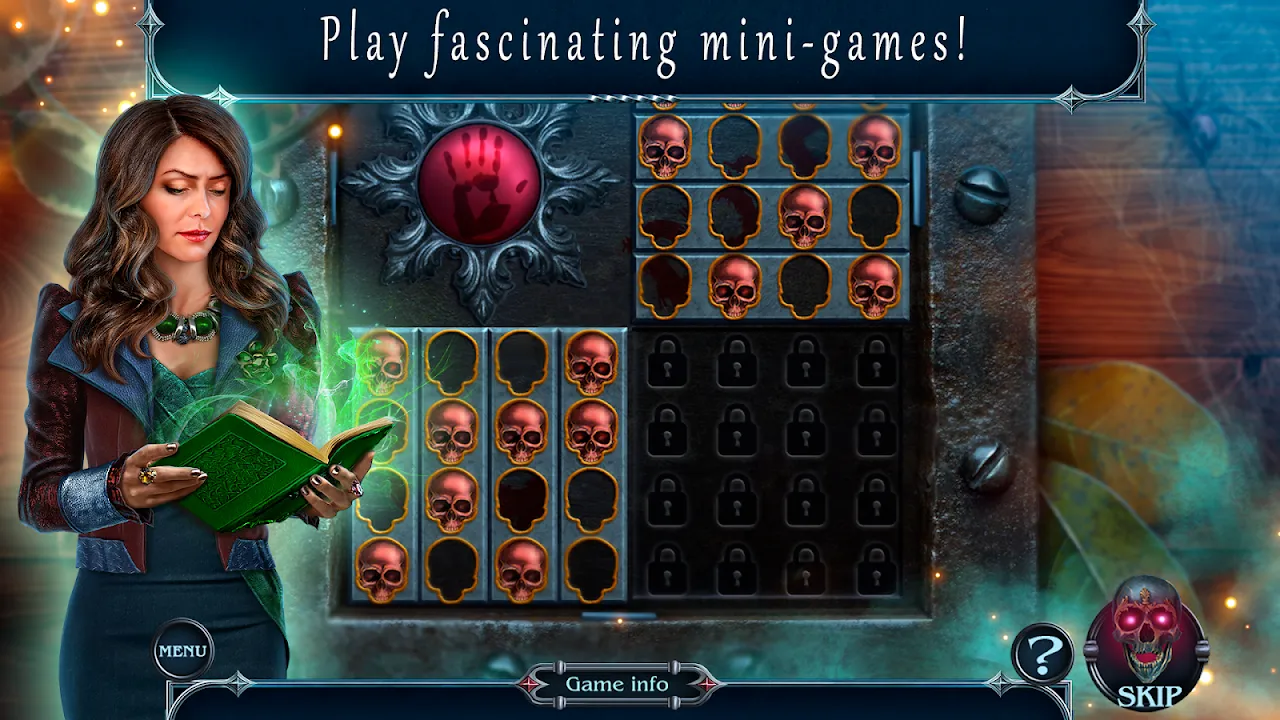Screen dimensions: 1280x720
Task: Open the Game info panel
Action: point(617,685)
